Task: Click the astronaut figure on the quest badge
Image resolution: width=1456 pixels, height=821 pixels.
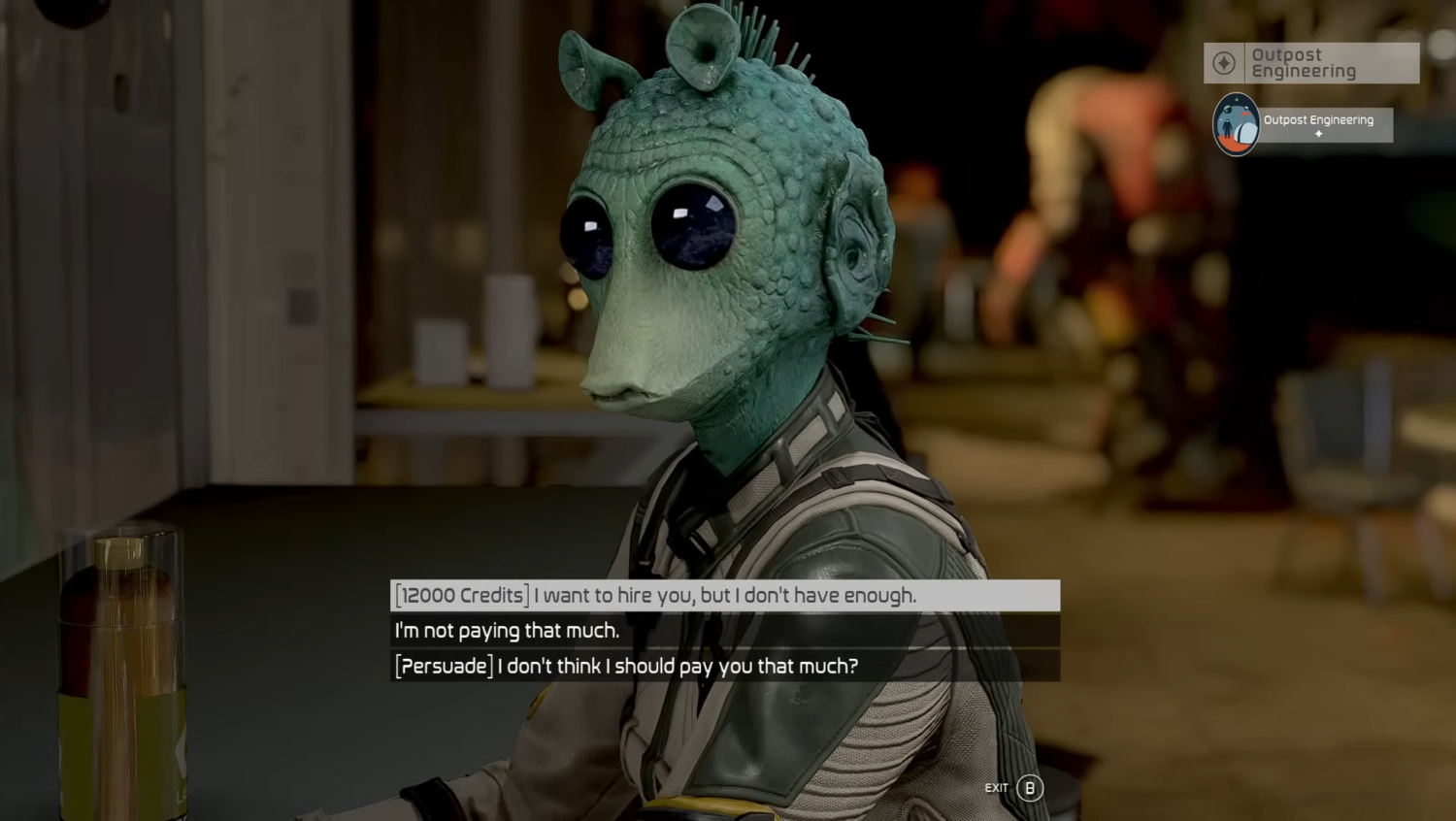Action: (x=1228, y=129)
